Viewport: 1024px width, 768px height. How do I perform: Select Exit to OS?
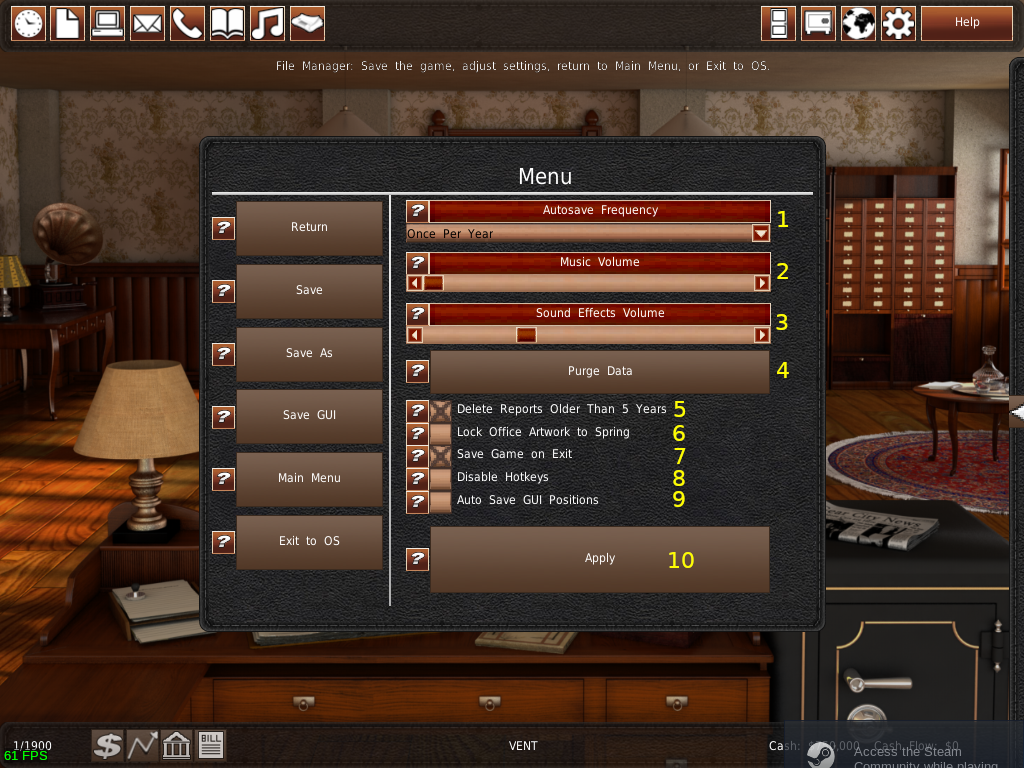click(309, 542)
